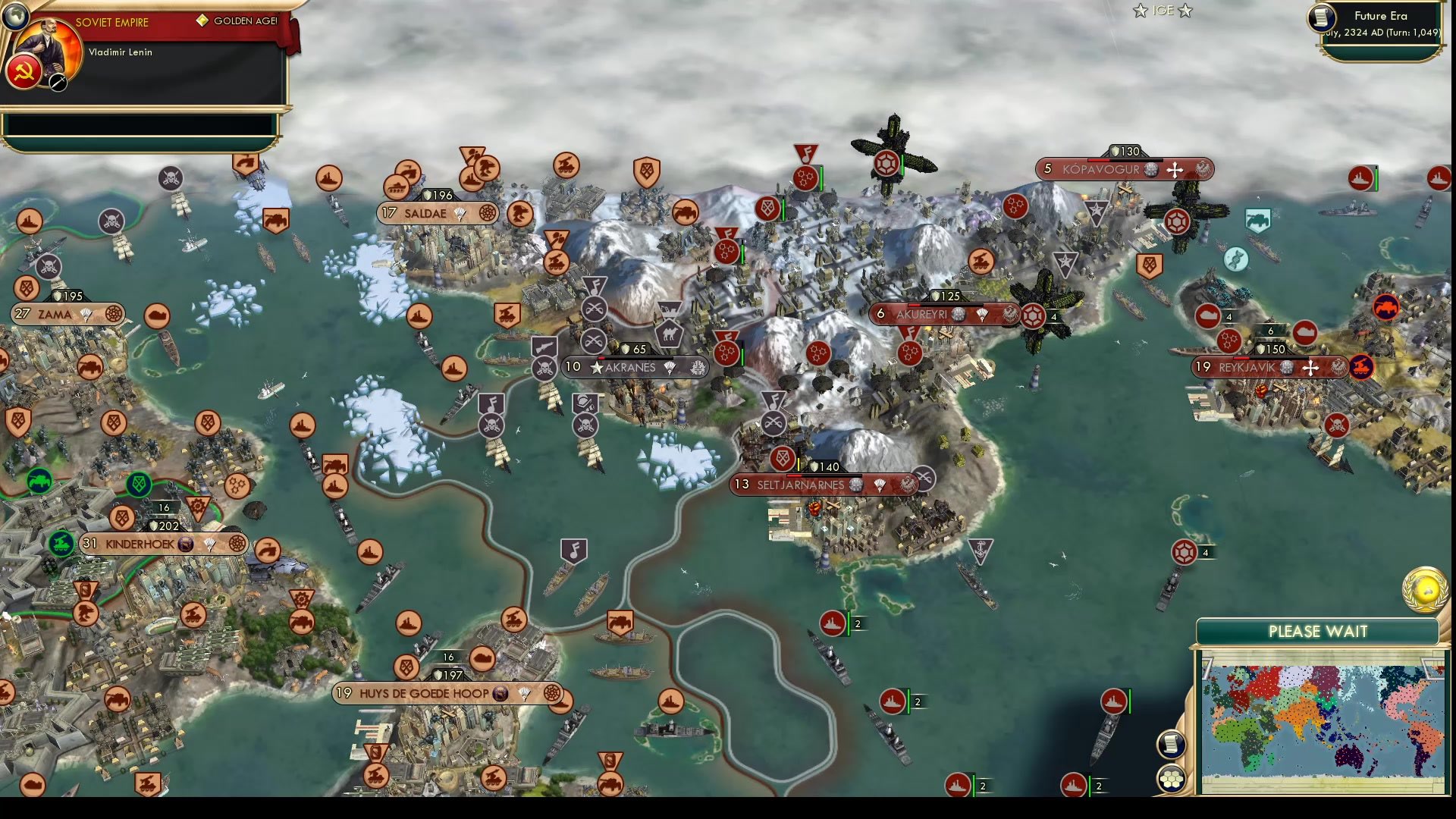Image resolution: width=1456 pixels, height=819 pixels.
Task: Click the IGE label at top of screen
Action: (x=1162, y=11)
